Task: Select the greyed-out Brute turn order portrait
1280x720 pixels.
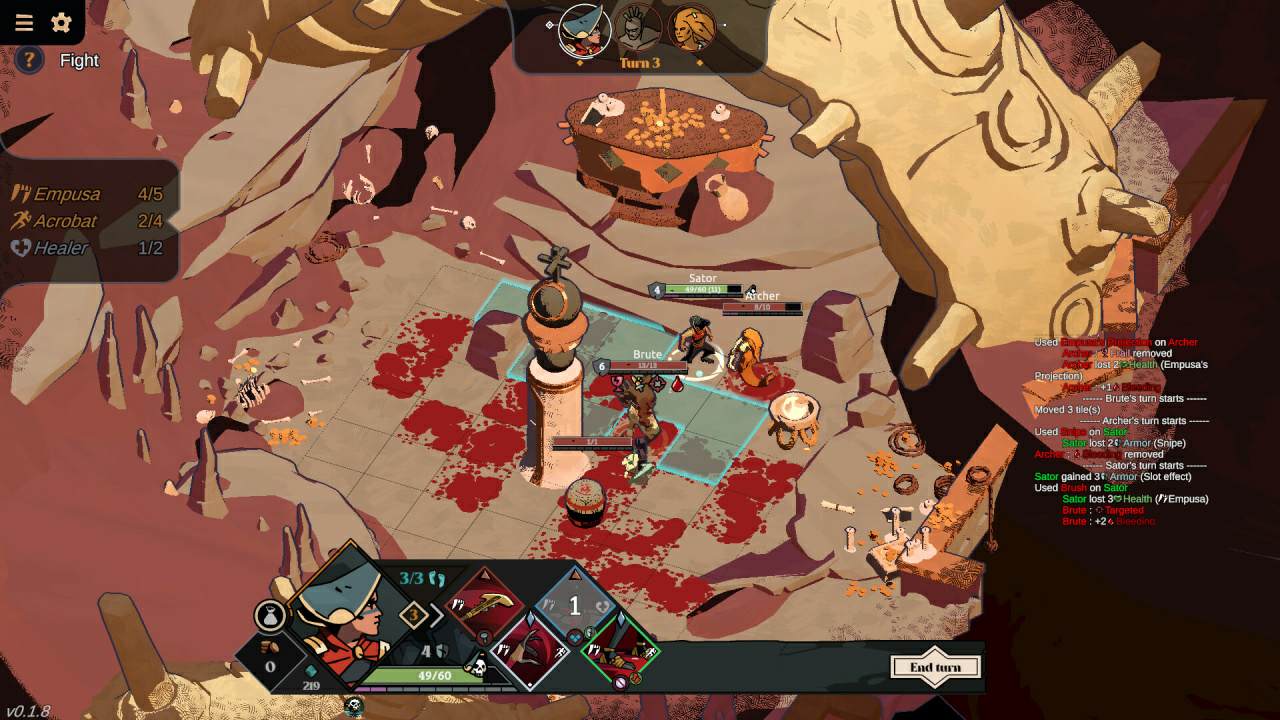Action: click(x=637, y=30)
